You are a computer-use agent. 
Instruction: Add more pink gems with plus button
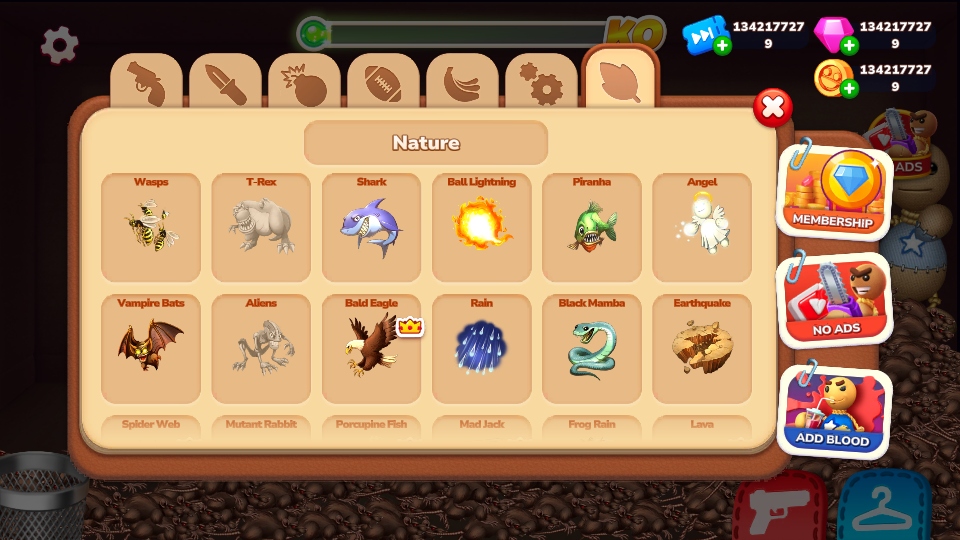point(849,45)
